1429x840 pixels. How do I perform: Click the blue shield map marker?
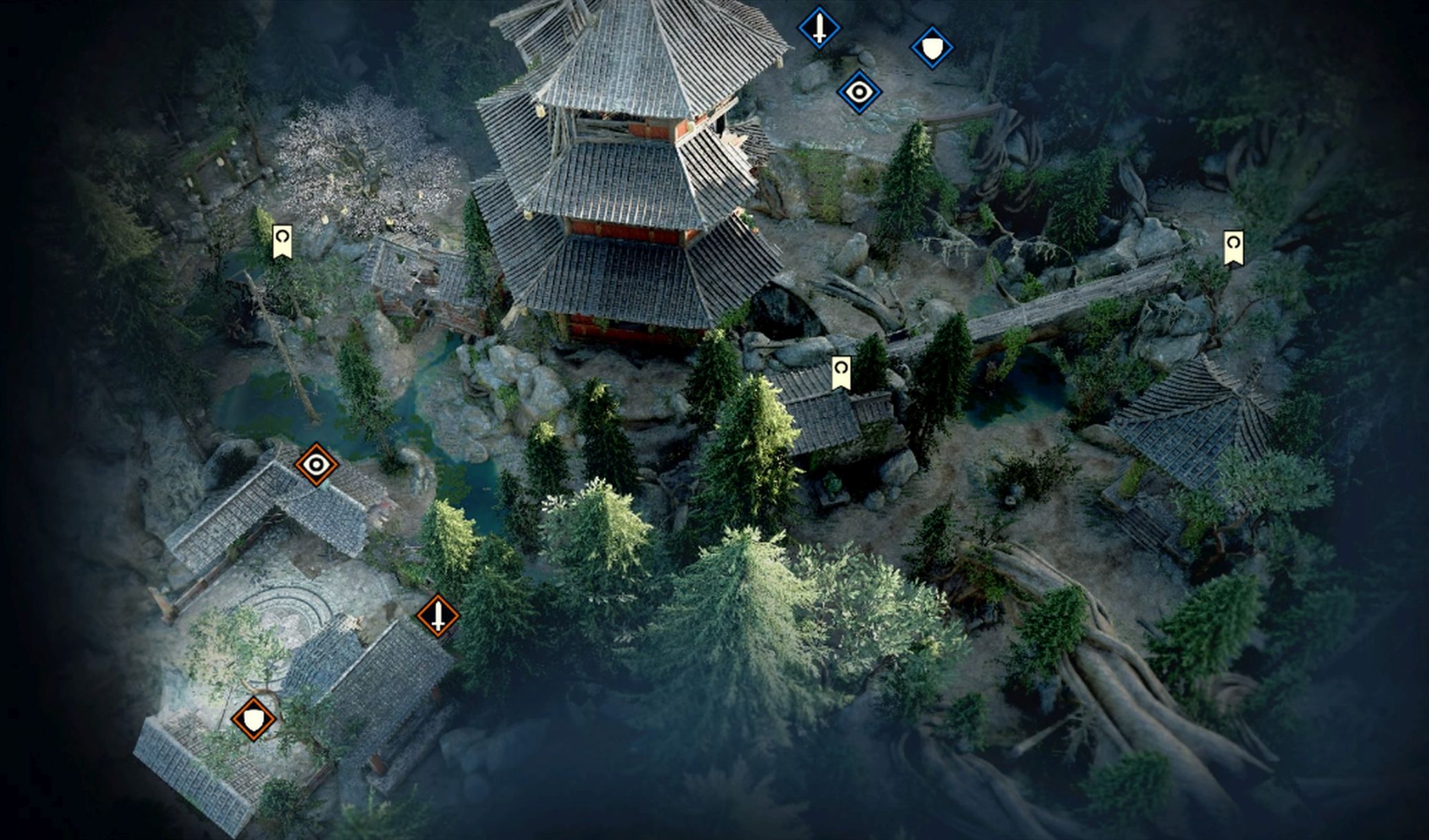pyautogui.click(x=932, y=48)
